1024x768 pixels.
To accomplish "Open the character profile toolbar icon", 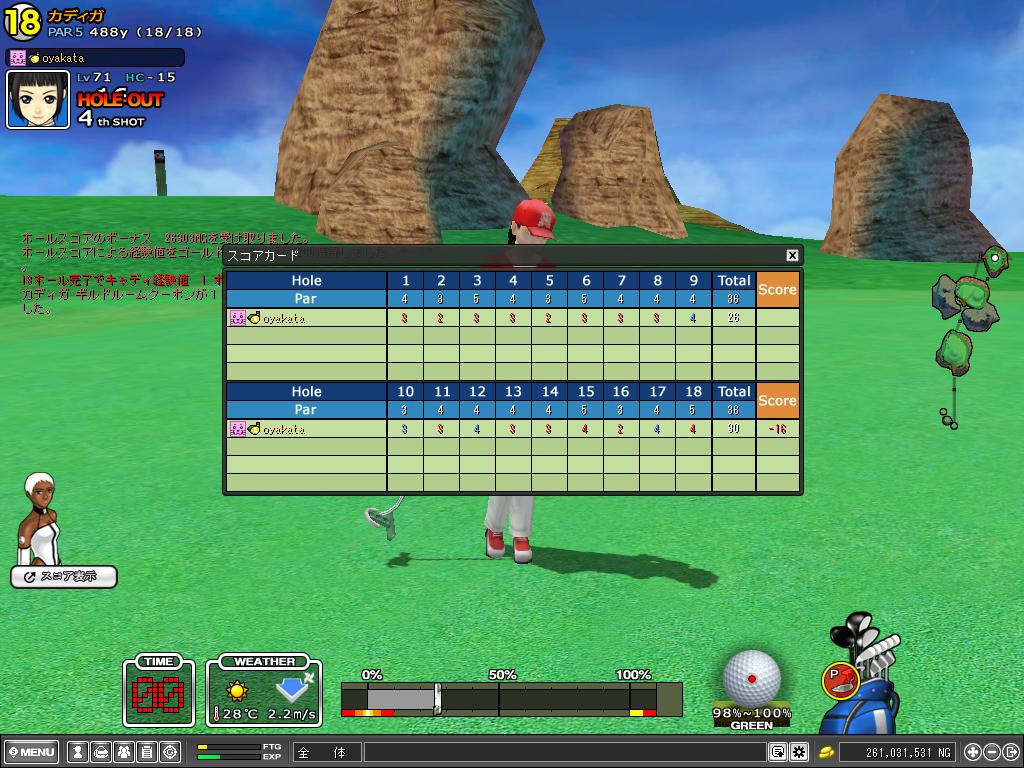I will [x=77, y=752].
